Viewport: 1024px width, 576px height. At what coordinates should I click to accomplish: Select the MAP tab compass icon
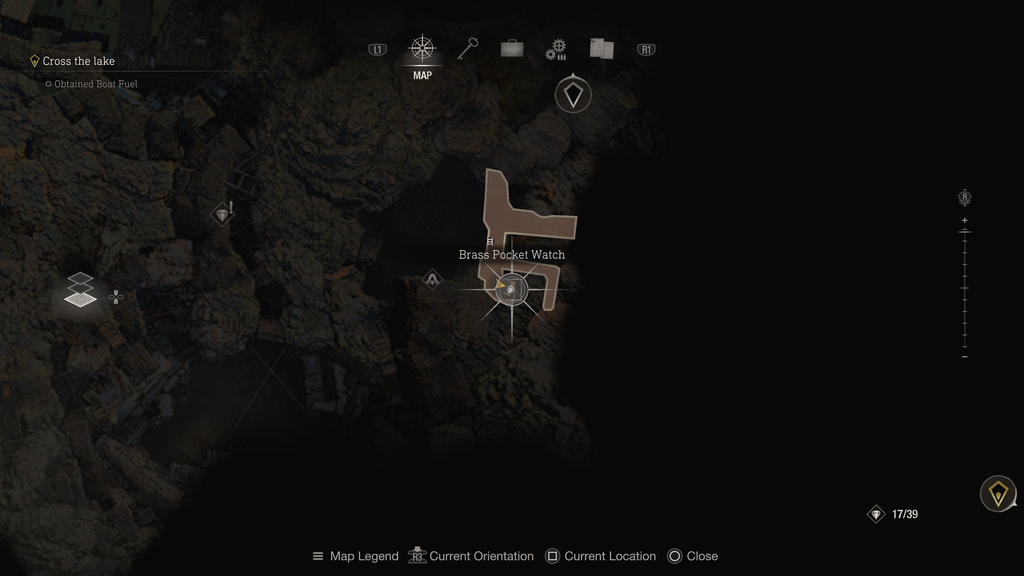click(422, 49)
